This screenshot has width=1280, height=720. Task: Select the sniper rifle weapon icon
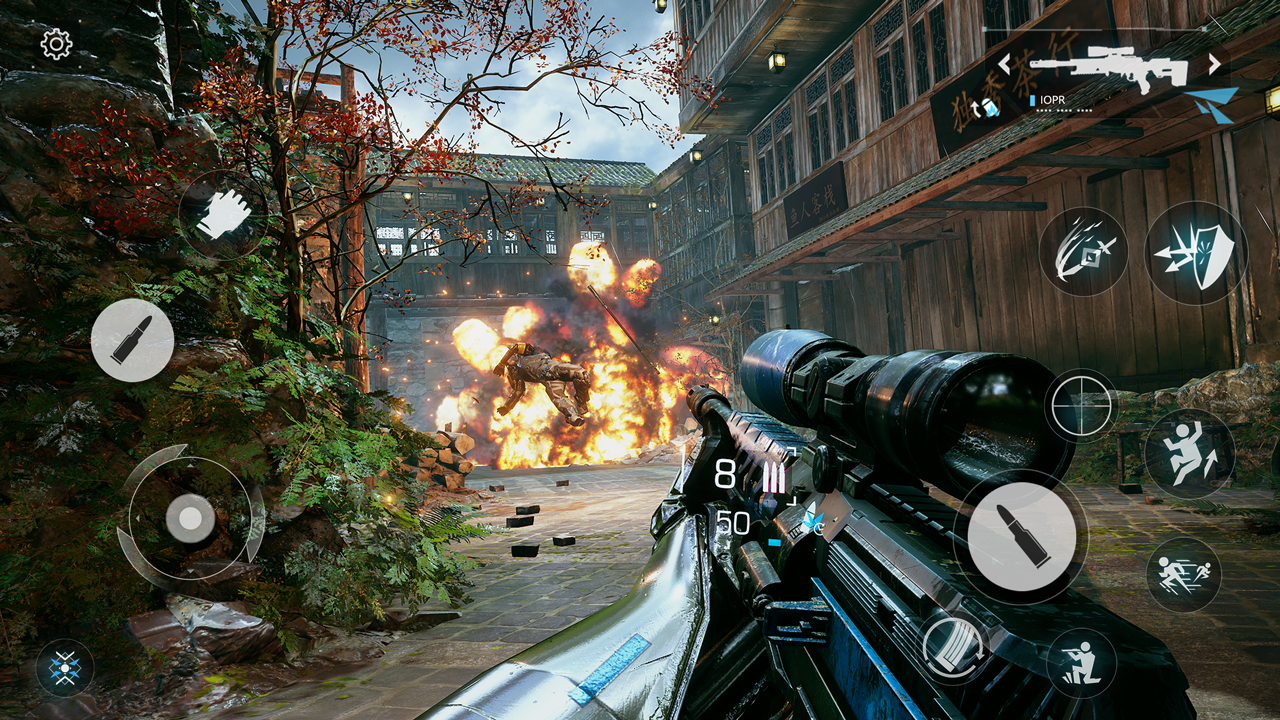click(x=1108, y=68)
